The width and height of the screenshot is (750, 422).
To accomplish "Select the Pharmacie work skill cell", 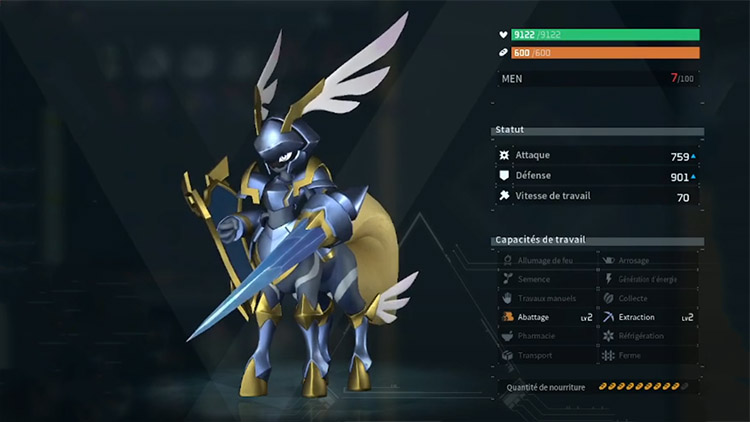I will point(547,336).
